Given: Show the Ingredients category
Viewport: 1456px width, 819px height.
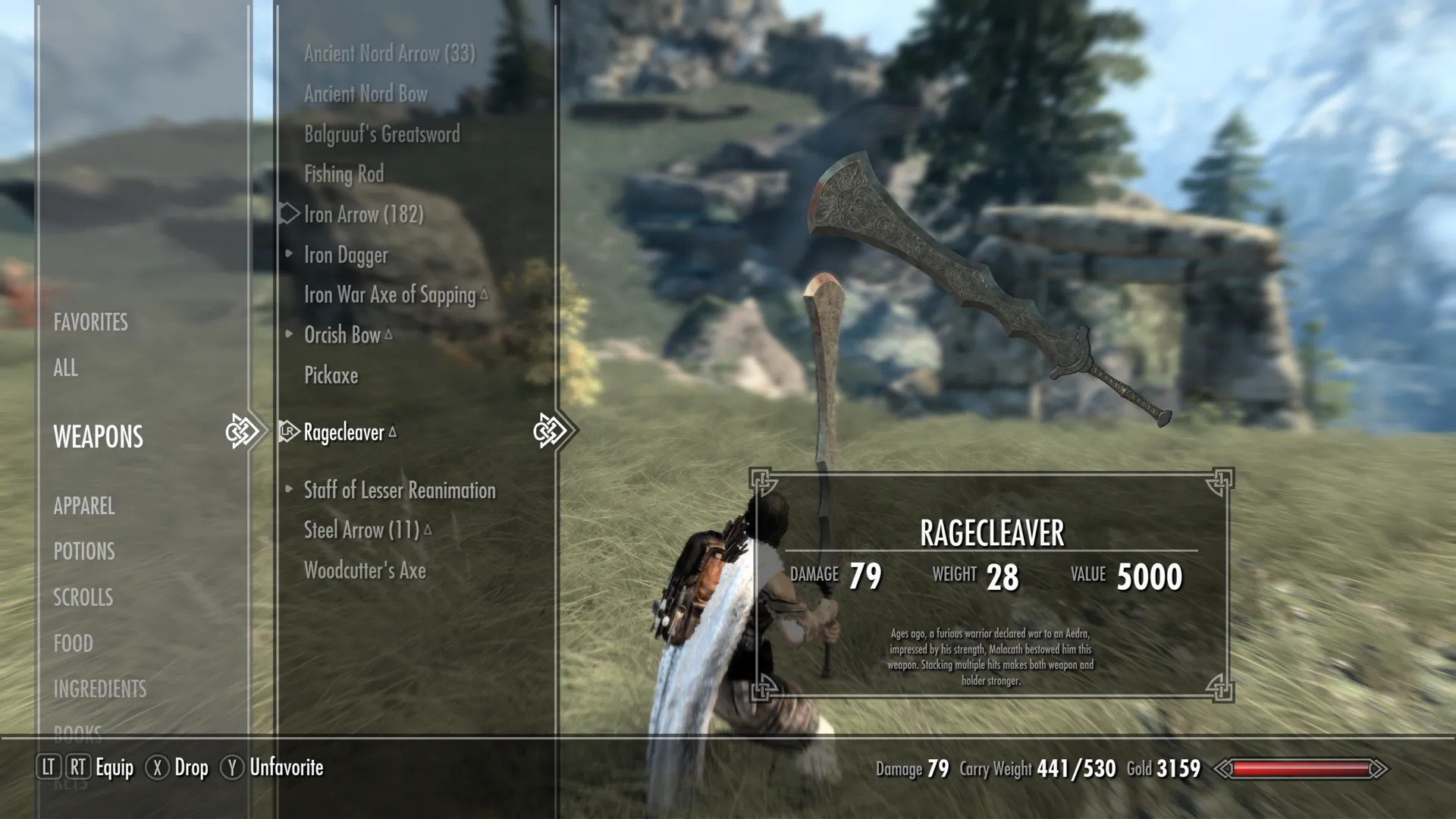Looking at the screenshot, I should click(x=99, y=689).
